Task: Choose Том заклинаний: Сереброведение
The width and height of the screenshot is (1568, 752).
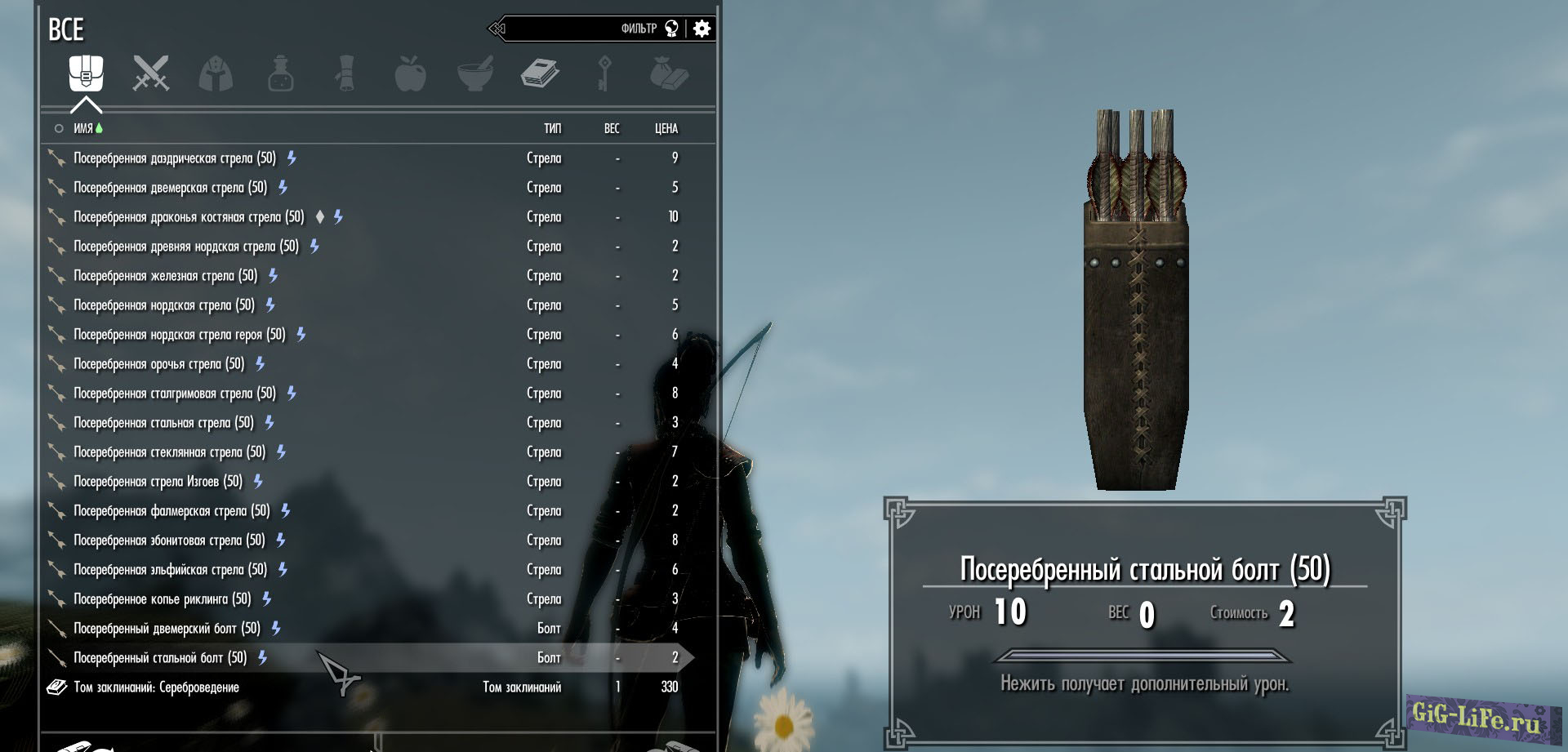Action: (156, 687)
